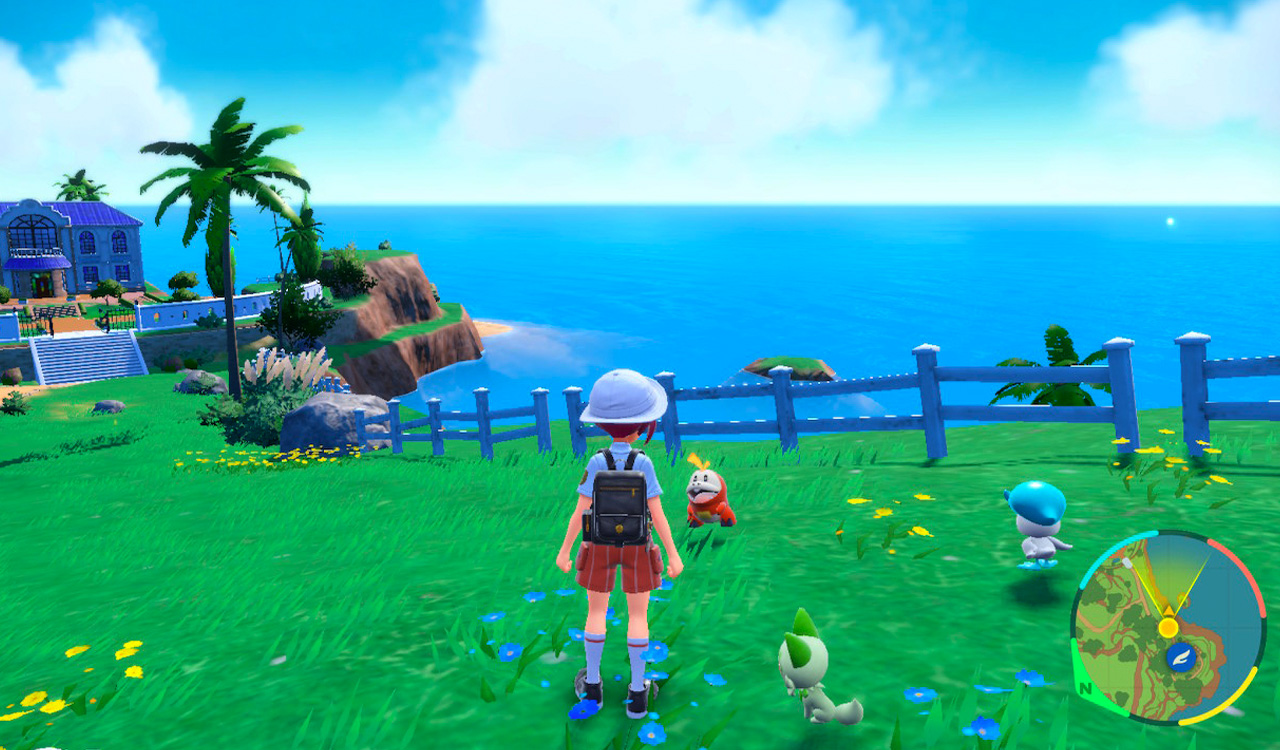Click the orange direction arrow above the player marker

(x=1169, y=610)
